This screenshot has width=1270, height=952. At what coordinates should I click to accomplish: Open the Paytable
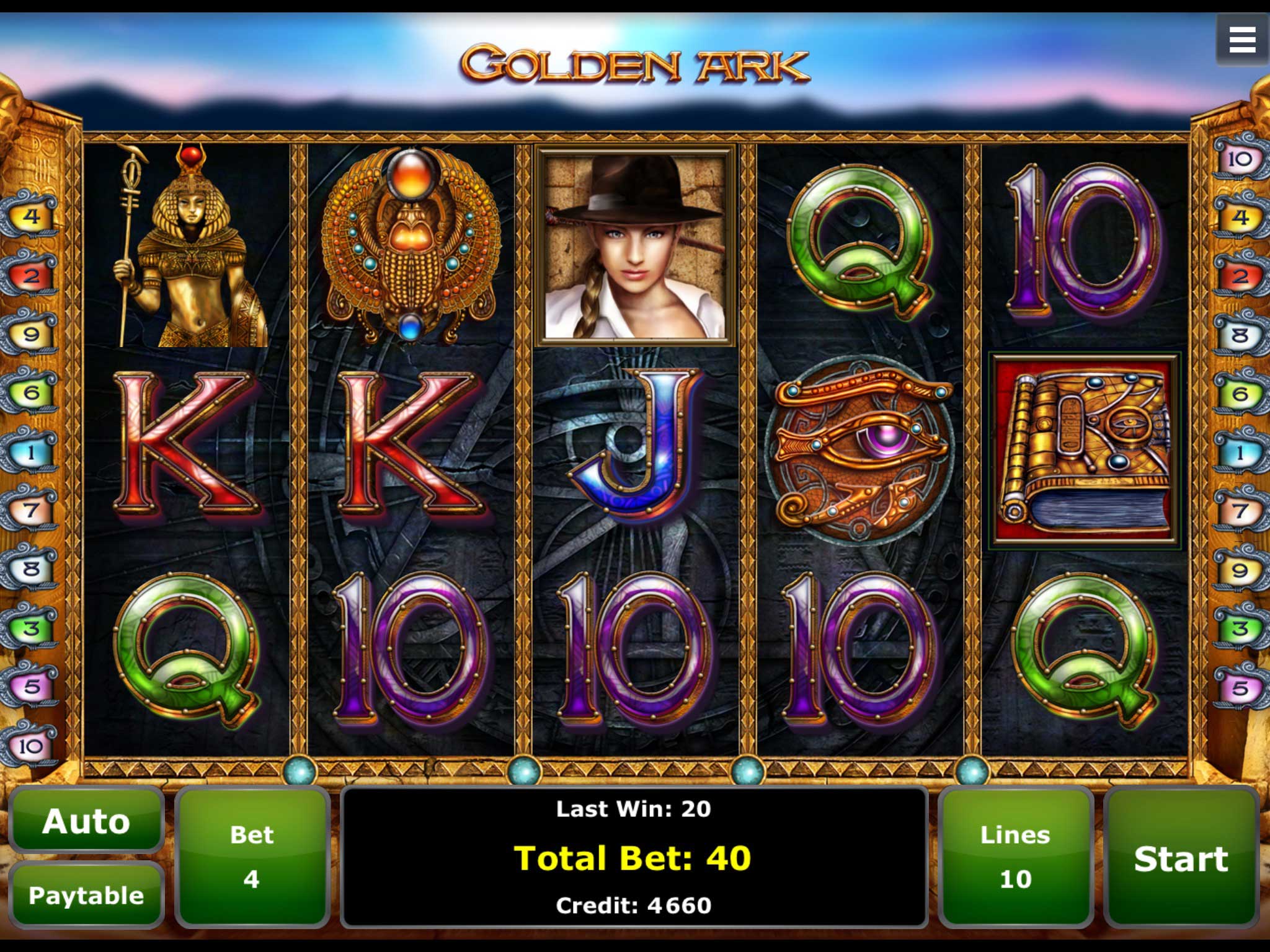86,895
